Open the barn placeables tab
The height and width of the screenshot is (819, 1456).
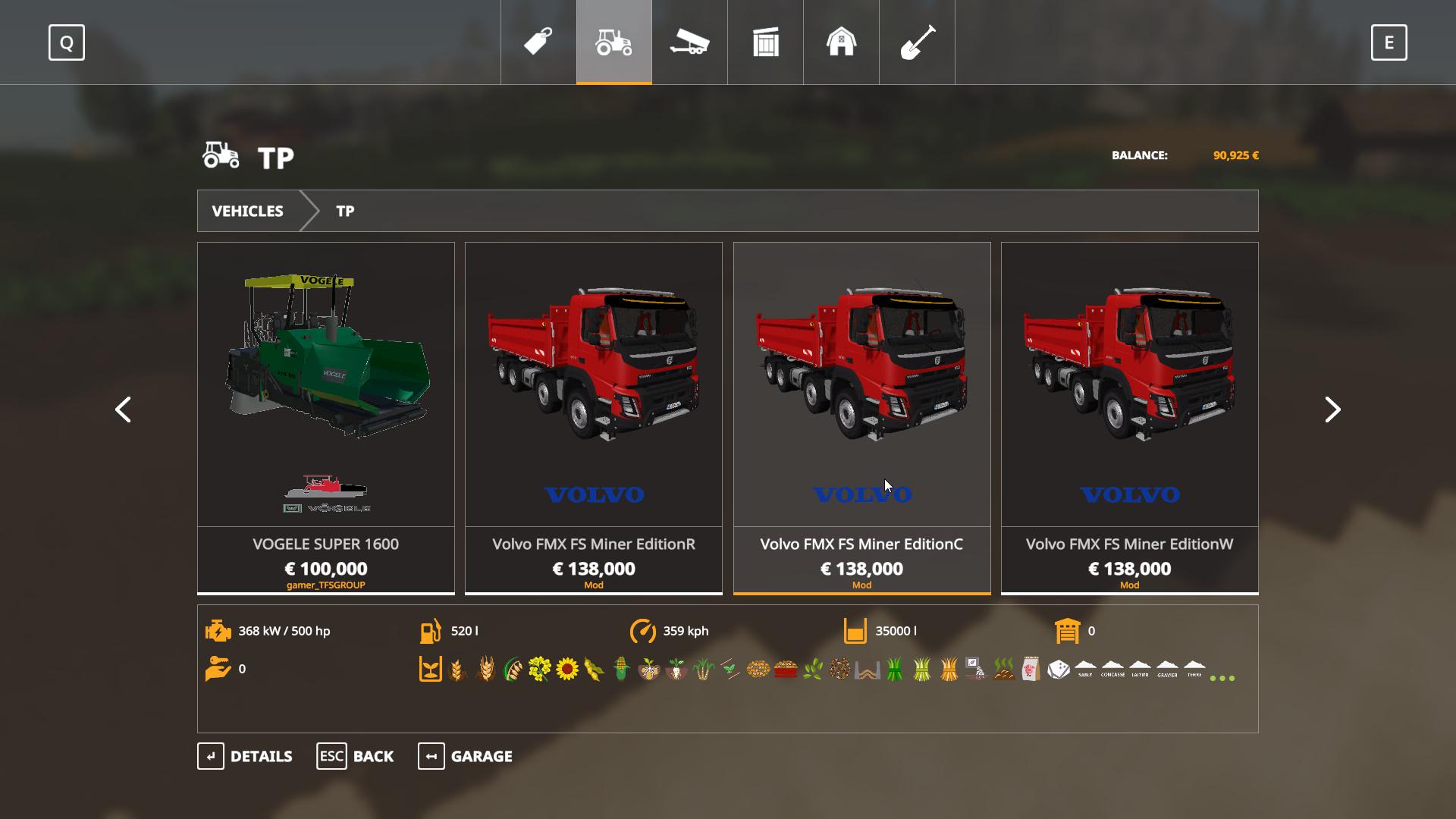tap(841, 42)
